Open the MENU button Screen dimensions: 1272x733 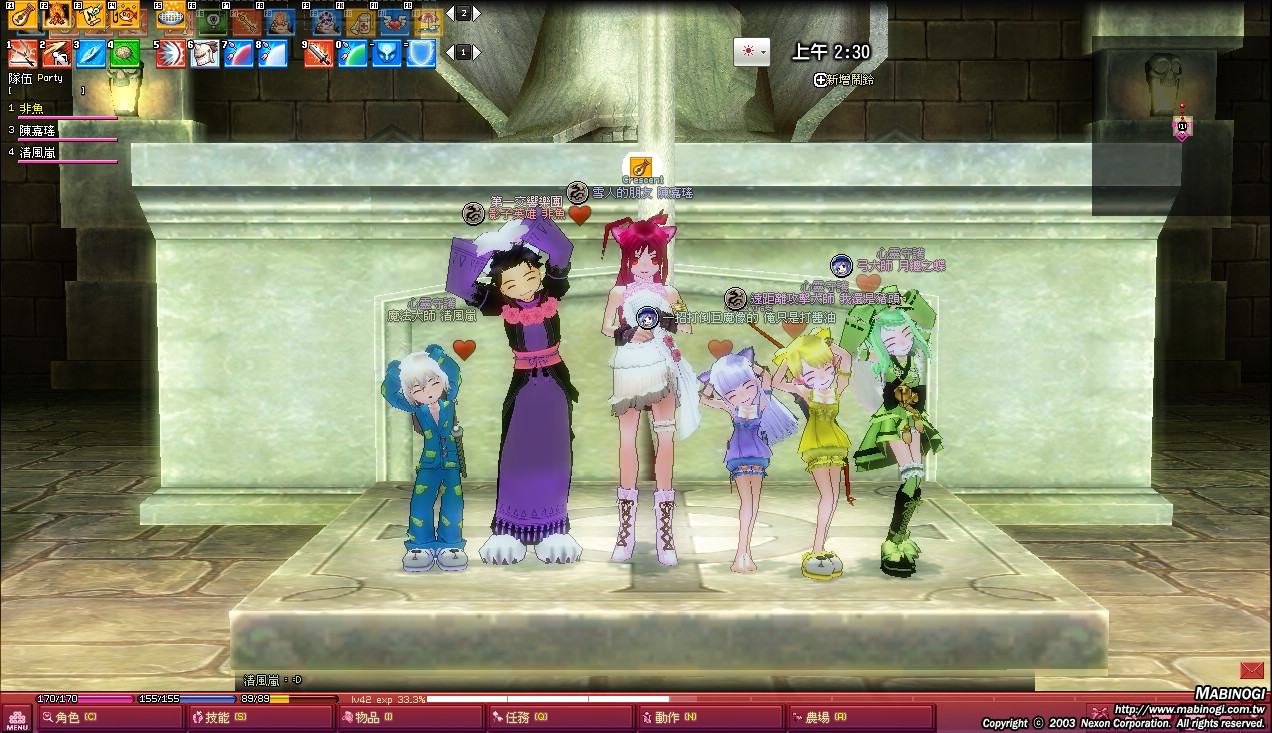coord(17,718)
